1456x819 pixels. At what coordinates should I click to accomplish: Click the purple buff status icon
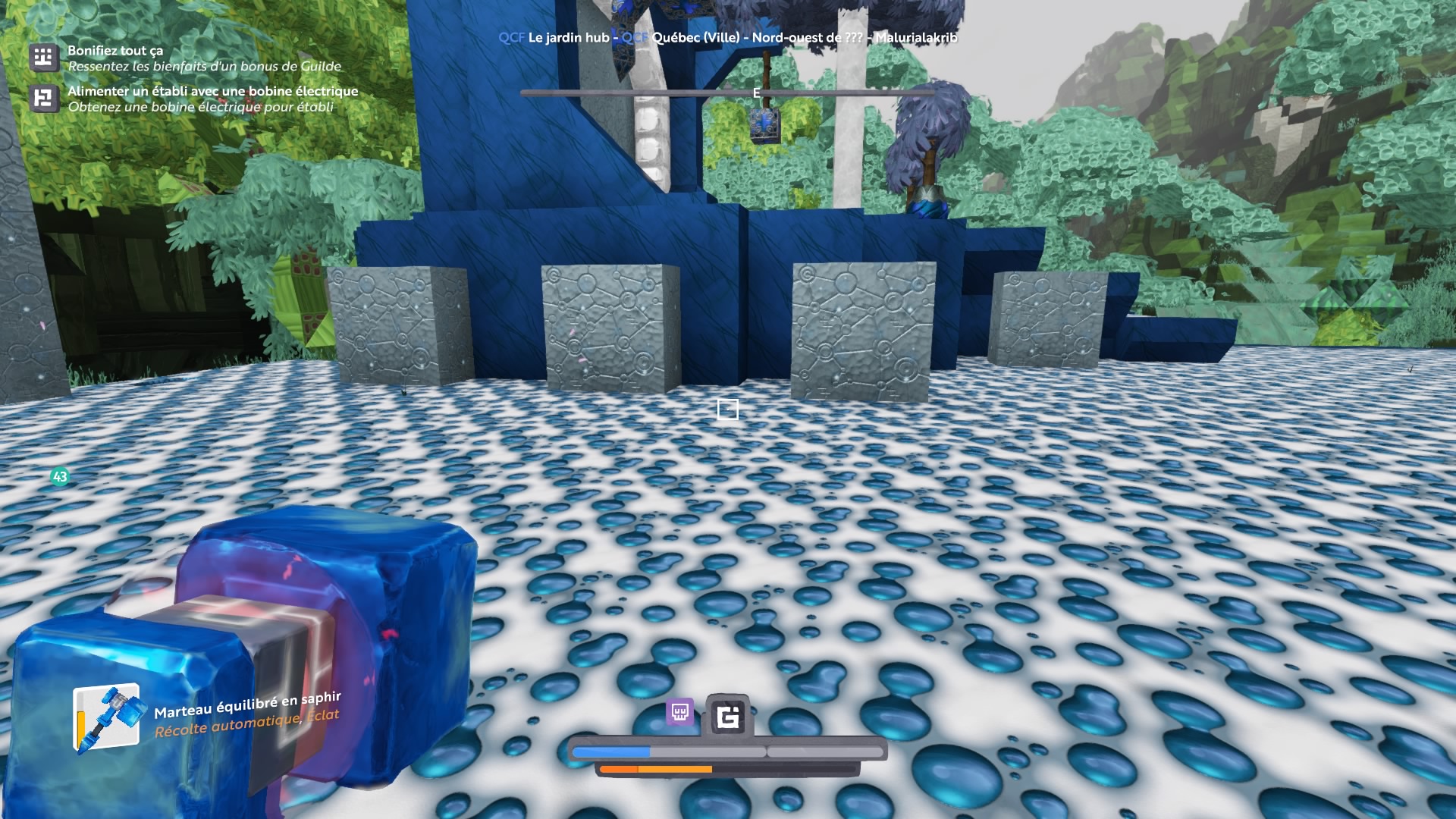(679, 713)
